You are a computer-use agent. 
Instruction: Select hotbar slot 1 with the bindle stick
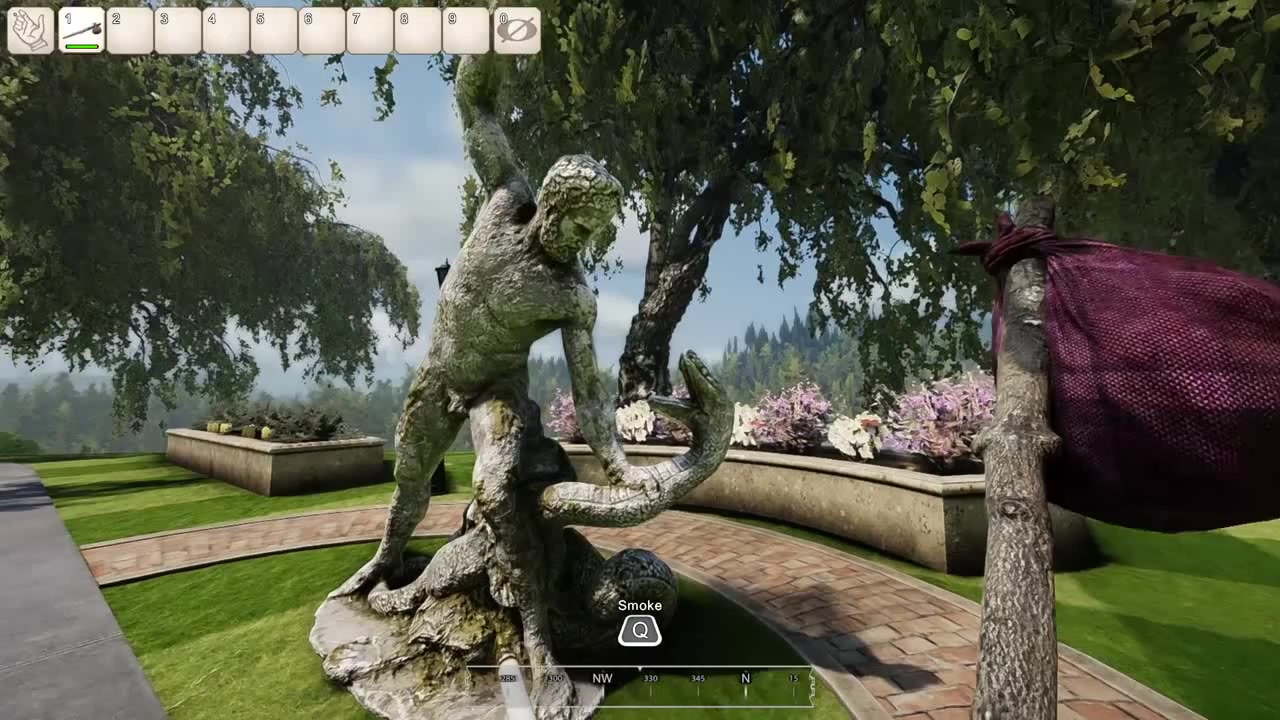(x=82, y=30)
